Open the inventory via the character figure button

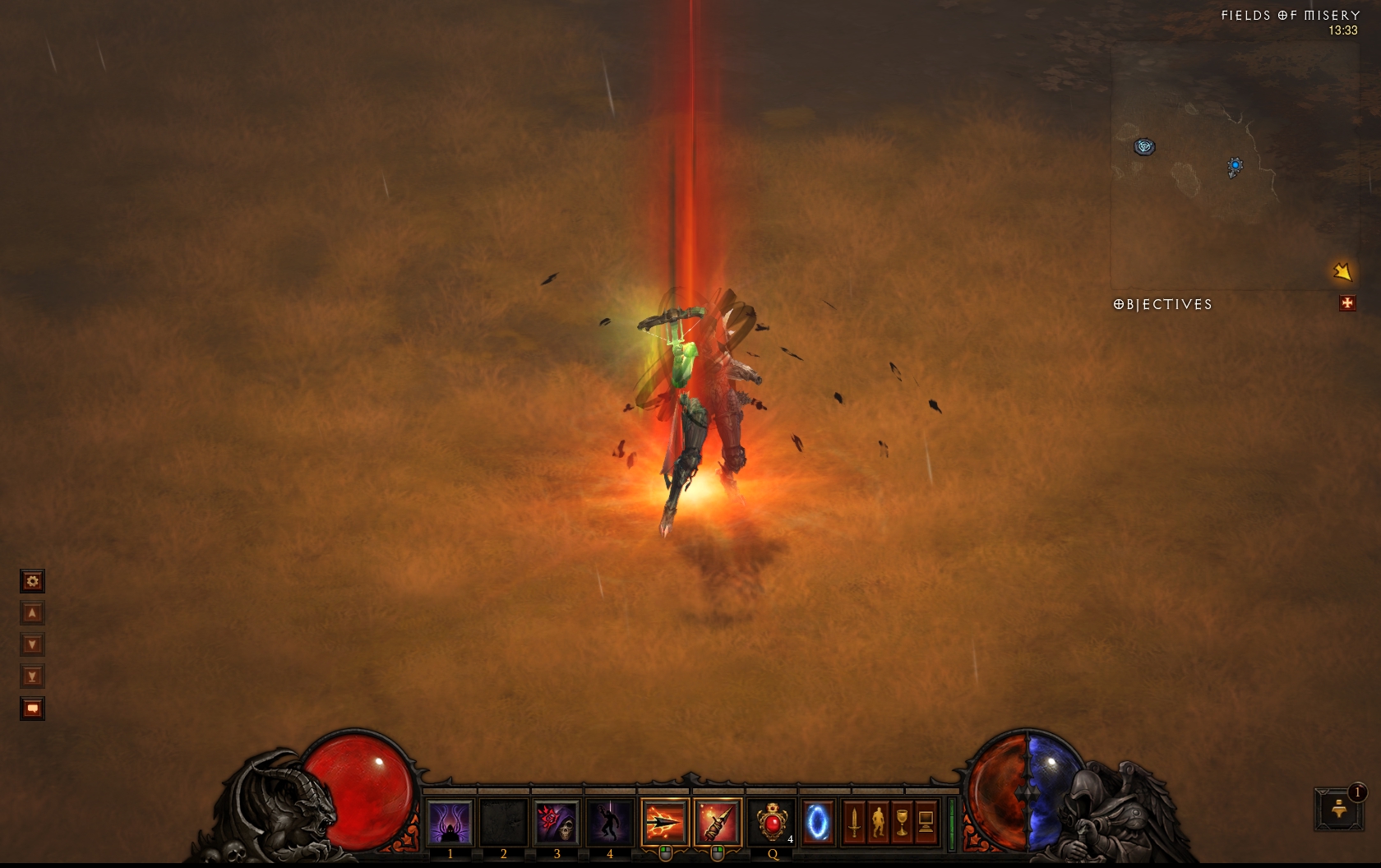click(x=878, y=822)
